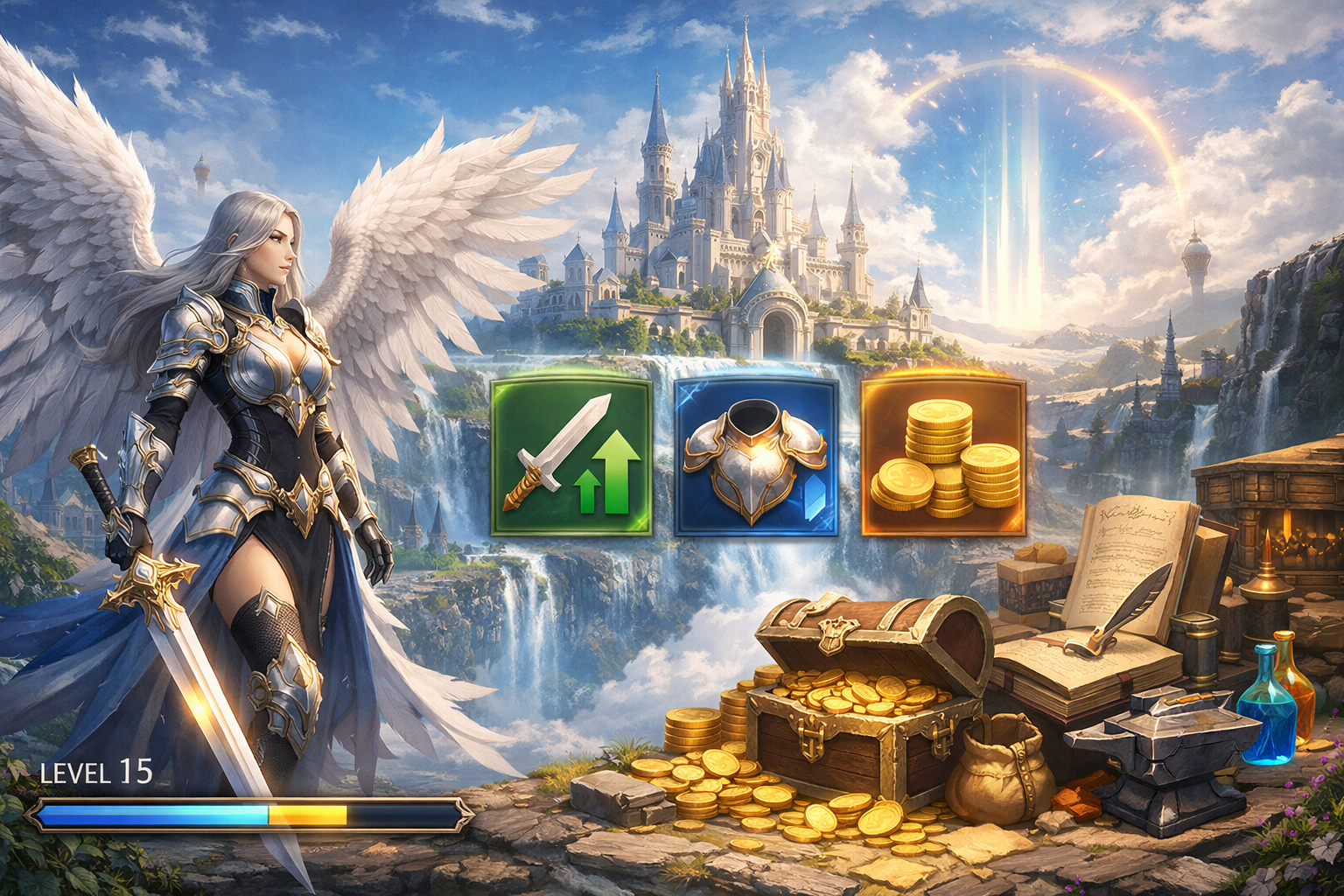Screen dimensions: 1344x896
Task: Select the armor tab between sword and coins
Action: click(754, 455)
